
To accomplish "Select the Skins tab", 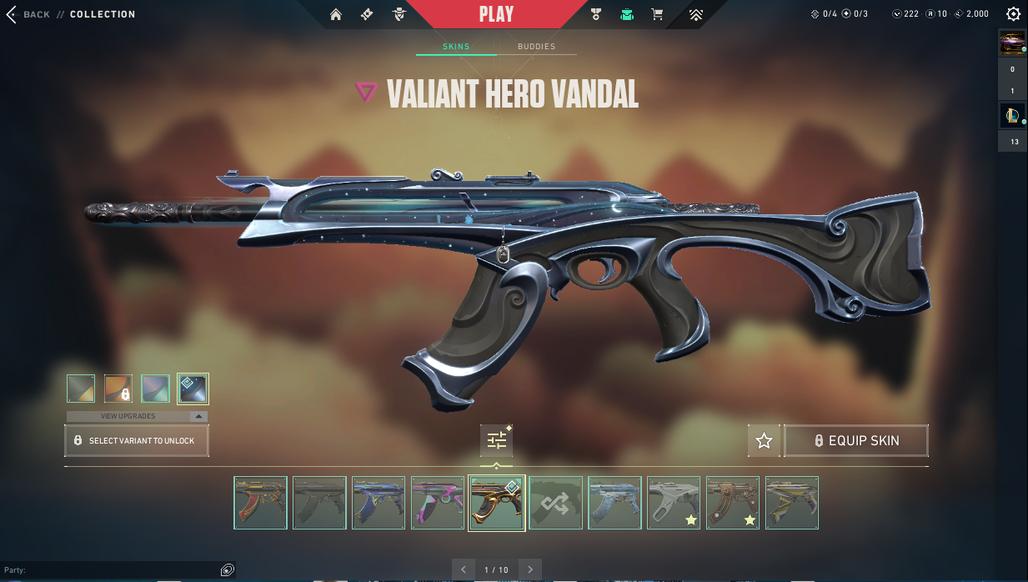I will [x=456, y=47].
